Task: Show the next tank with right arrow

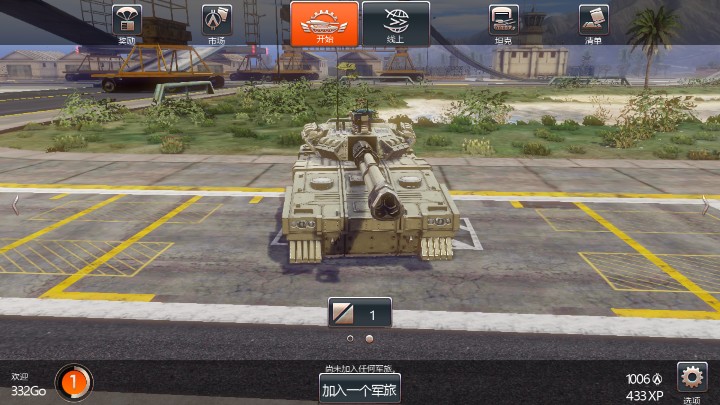Action: coord(705,203)
